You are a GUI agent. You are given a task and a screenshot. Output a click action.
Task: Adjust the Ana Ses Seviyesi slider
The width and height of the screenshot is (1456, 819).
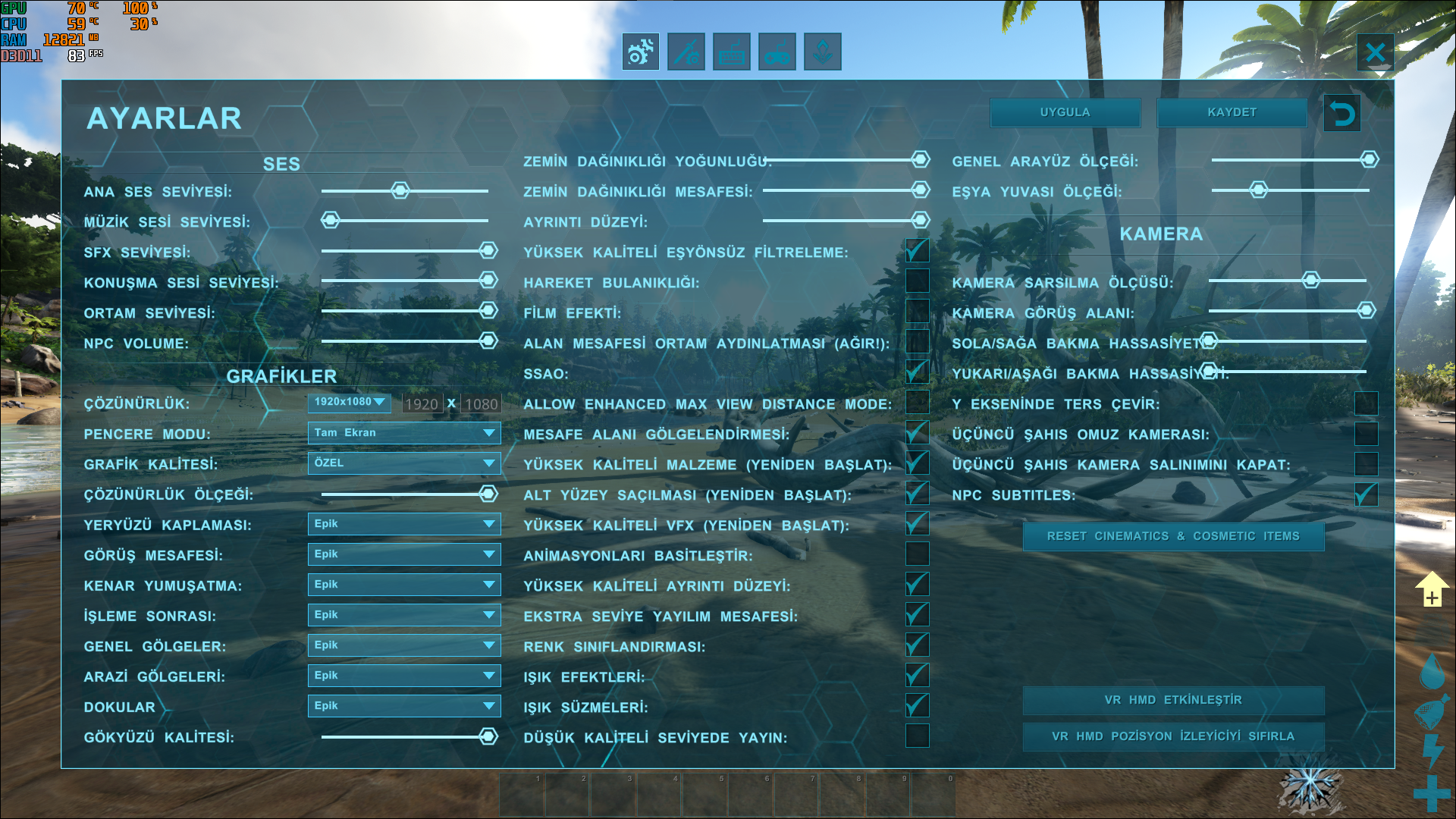coord(400,190)
